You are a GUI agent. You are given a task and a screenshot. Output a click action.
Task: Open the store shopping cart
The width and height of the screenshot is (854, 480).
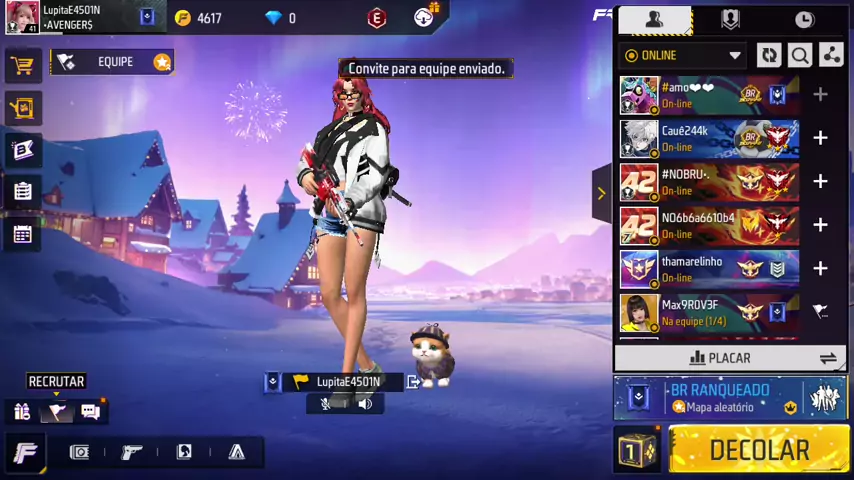pos(22,66)
